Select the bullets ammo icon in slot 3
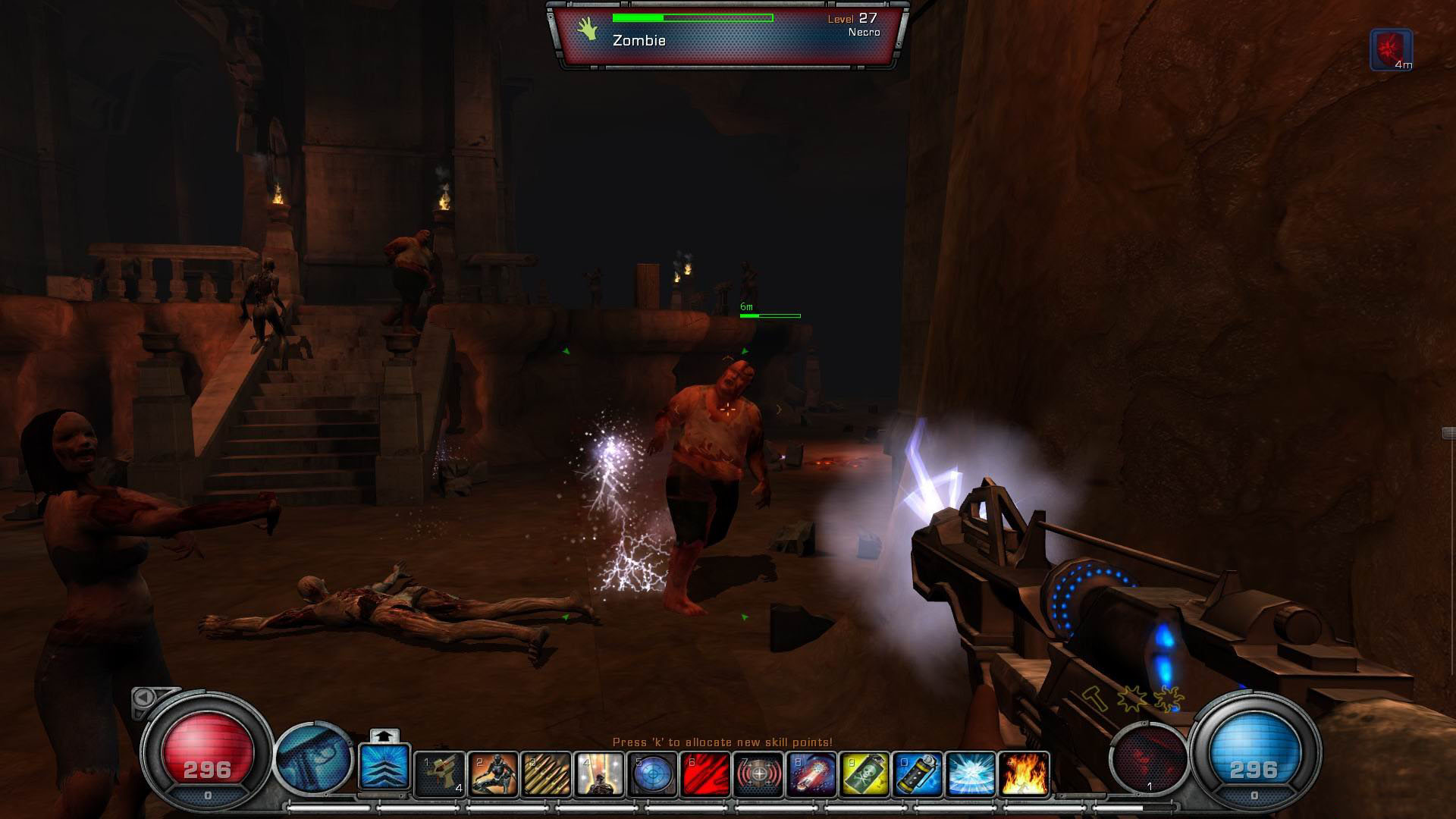Image resolution: width=1456 pixels, height=819 pixels. click(x=544, y=773)
